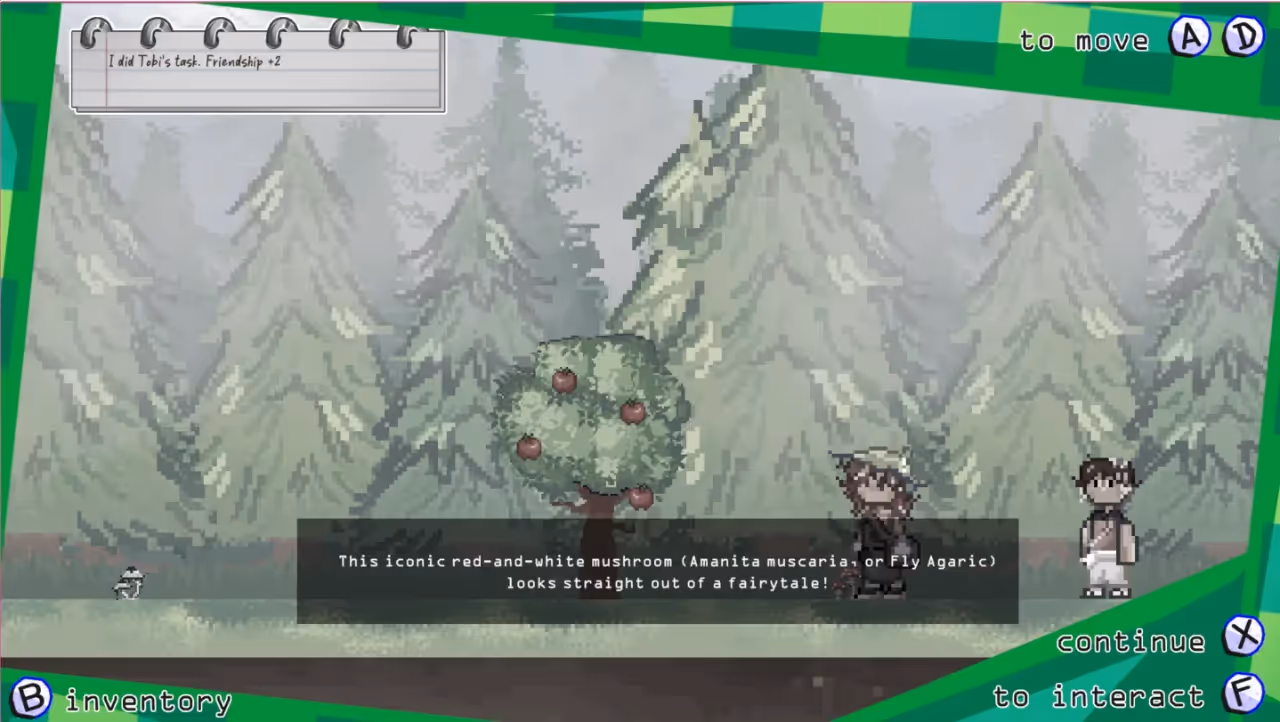Click the D movement key icon

pos(1243,38)
